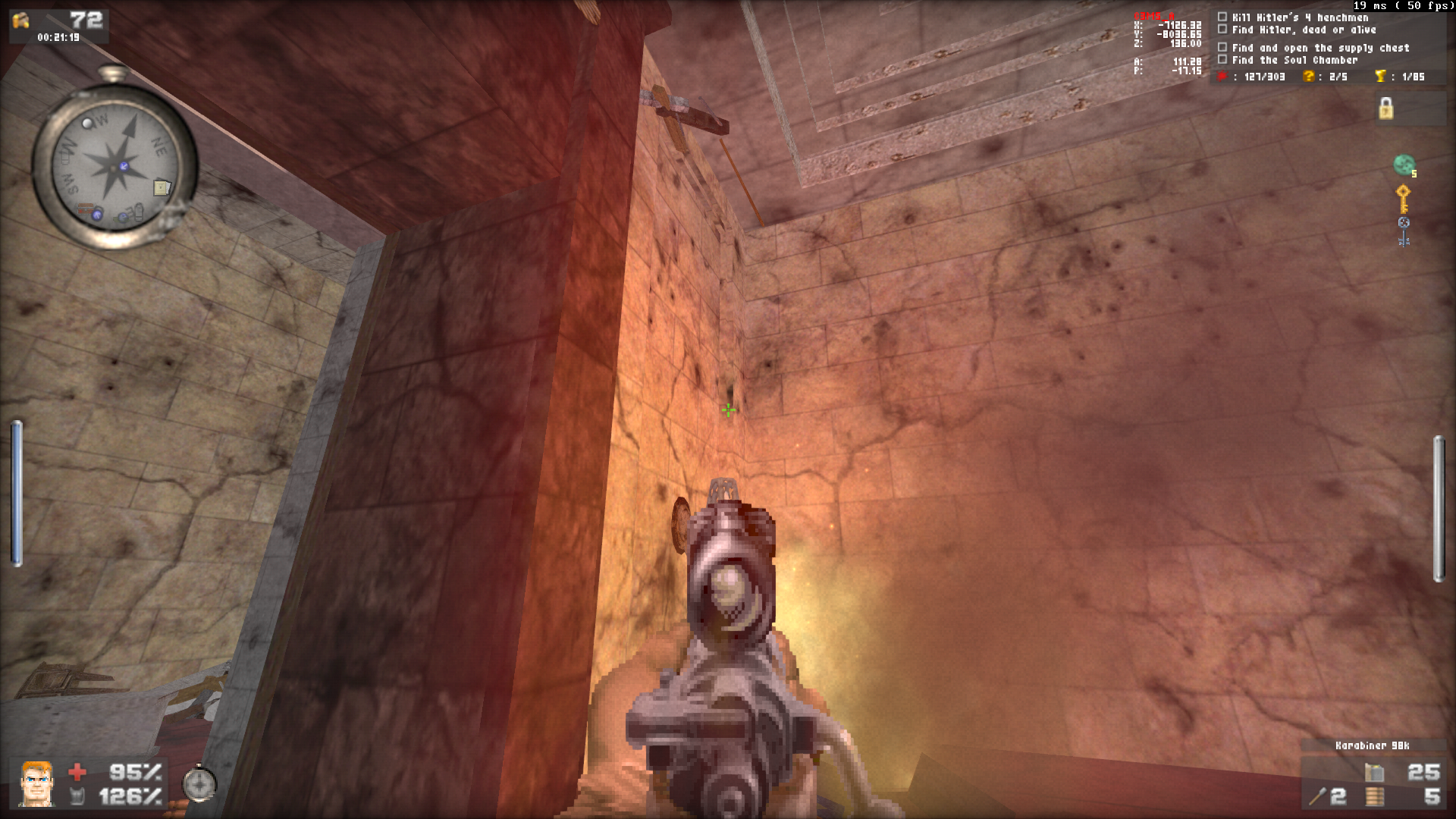Select the Karabiner 98k weapon label
1456x819 pixels.
(1371, 745)
